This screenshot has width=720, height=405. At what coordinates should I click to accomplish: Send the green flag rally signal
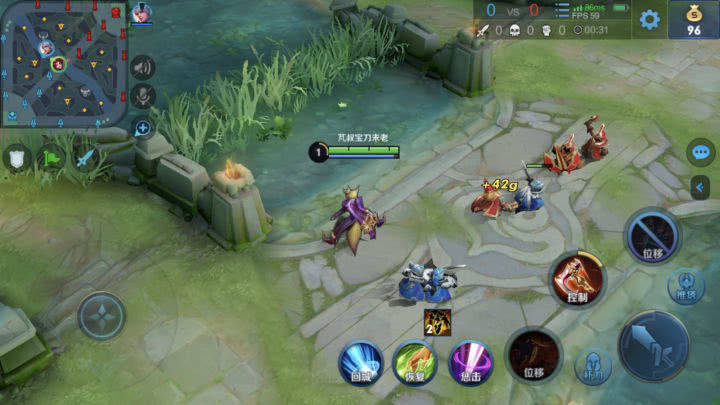51,157
